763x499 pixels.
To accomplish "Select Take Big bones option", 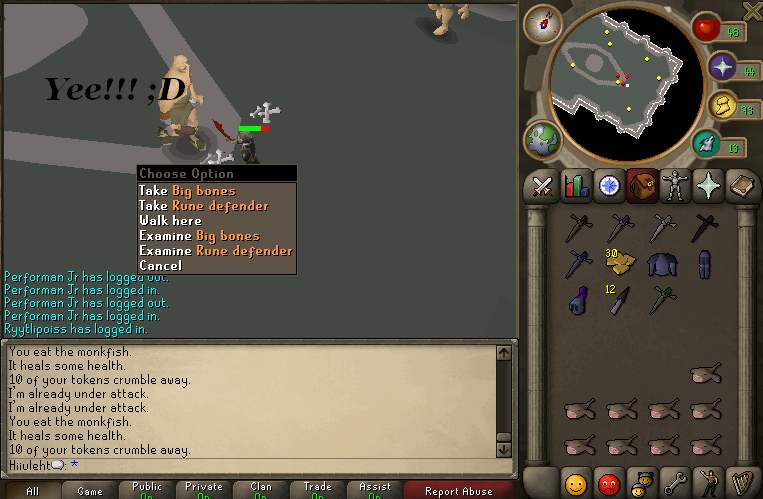I will (x=188, y=191).
